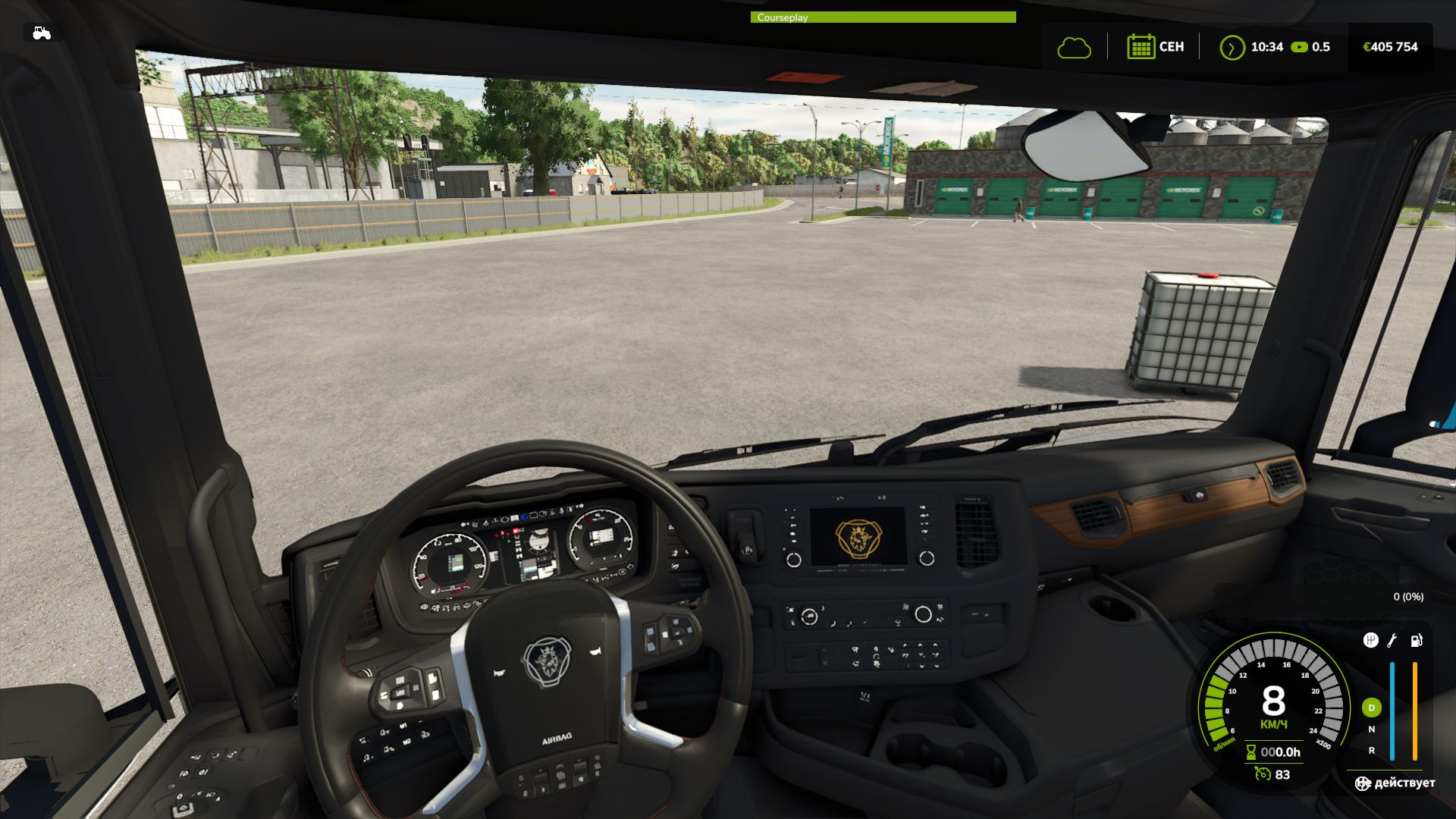1456x819 pixels.
Task: Click the wrench damage icon
Action: [x=1392, y=641]
